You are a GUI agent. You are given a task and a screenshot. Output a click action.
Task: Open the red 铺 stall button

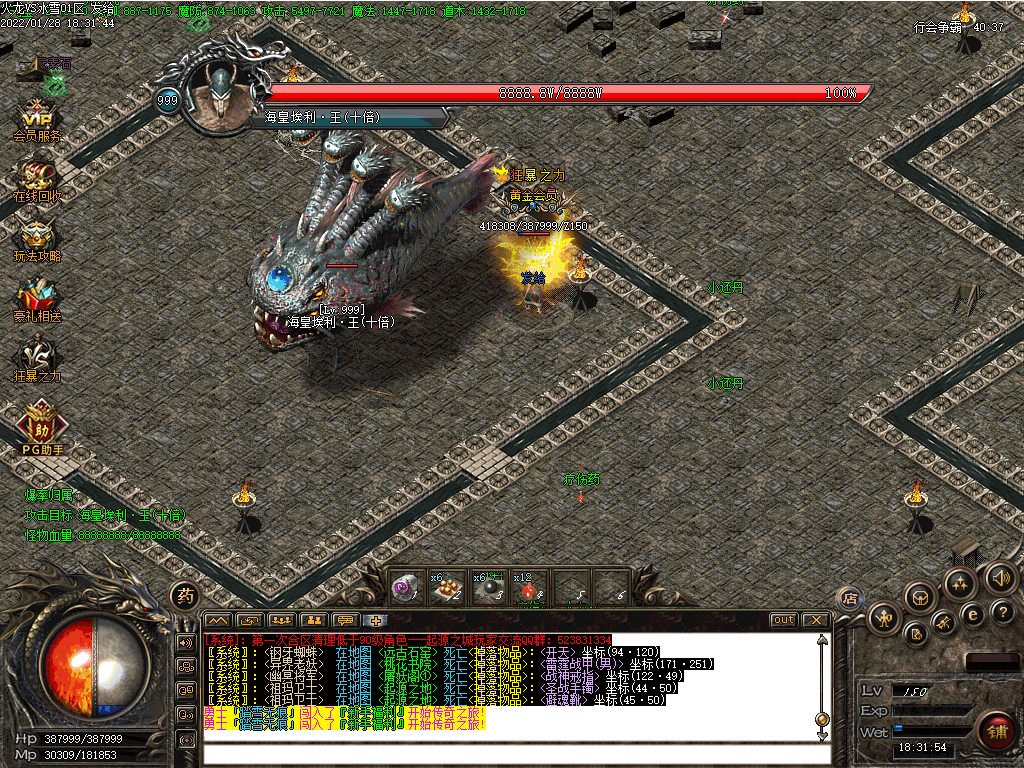(x=995, y=728)
